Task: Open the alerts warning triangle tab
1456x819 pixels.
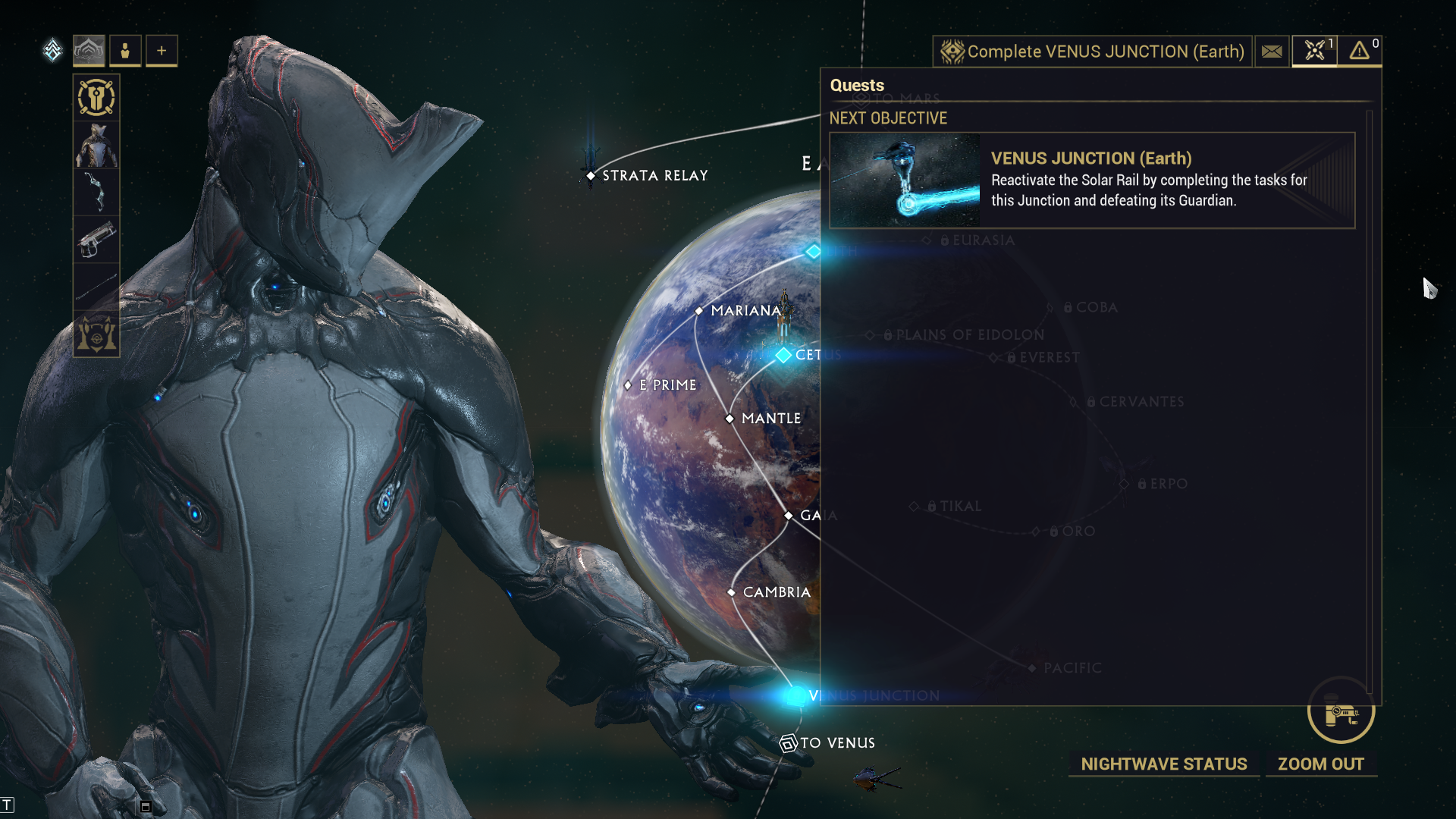Action: (x=1360, y=52)
